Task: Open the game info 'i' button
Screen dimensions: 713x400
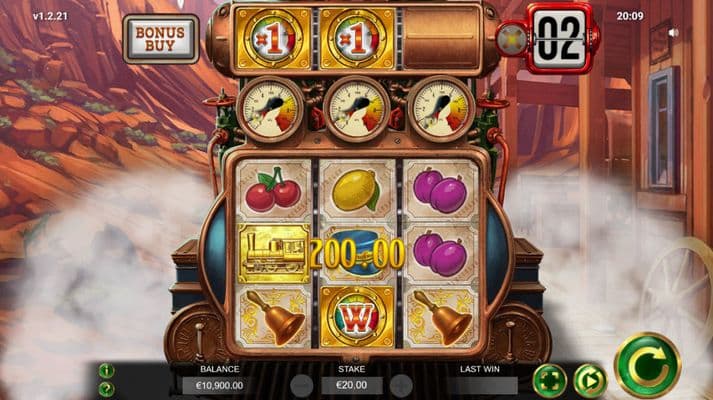Action: pyautogui.click(x=107, y=371)
